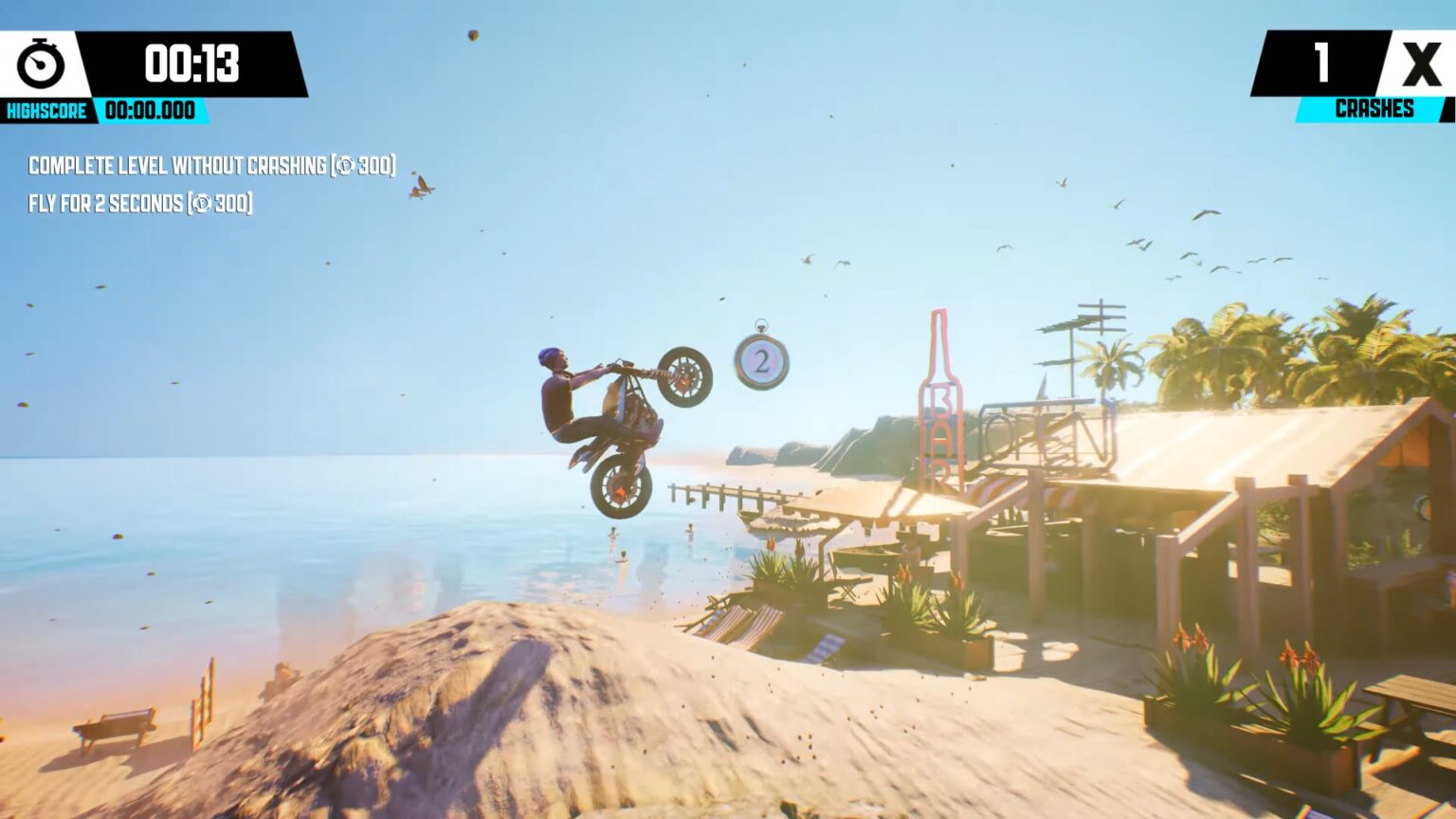The height and width of the screenshot is (819, 1456).
Task: Click the coin icon in the FLY objective
Action: (205, 201)
